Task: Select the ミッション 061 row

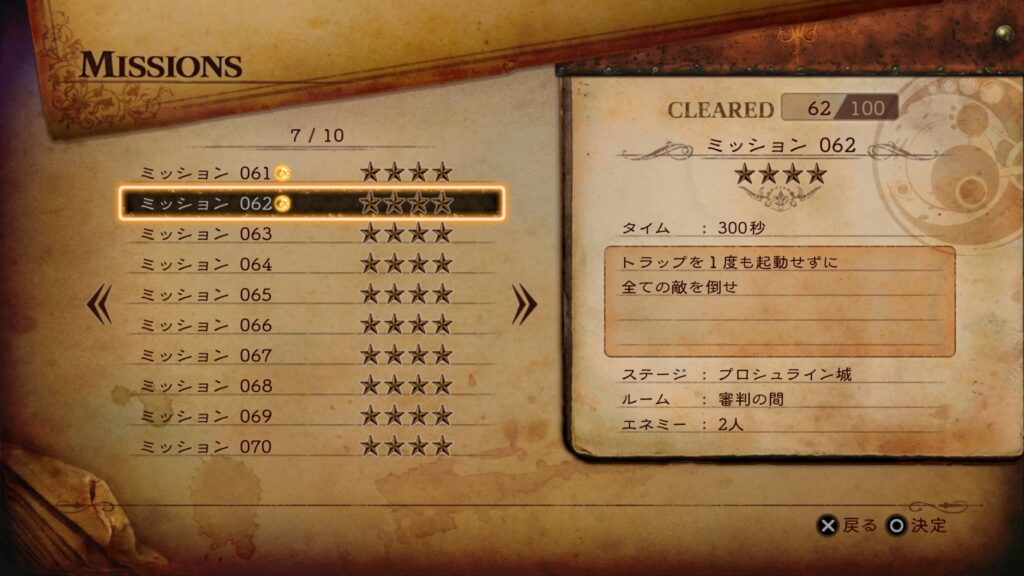Action: [x=310, y=173]
